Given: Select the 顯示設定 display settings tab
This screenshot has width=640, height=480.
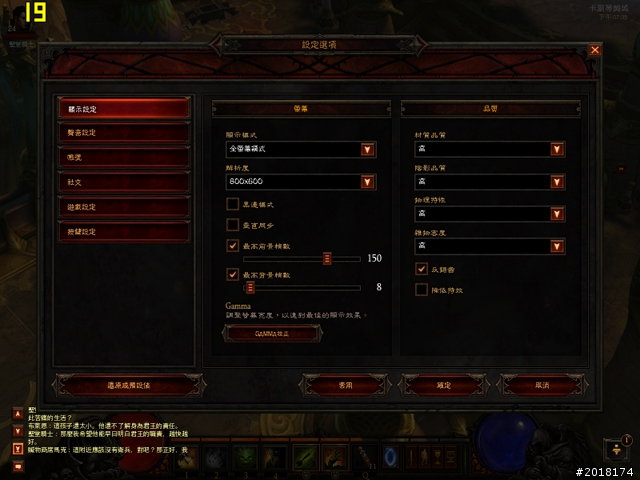Looking at the screenshot, I should (124, 107).
